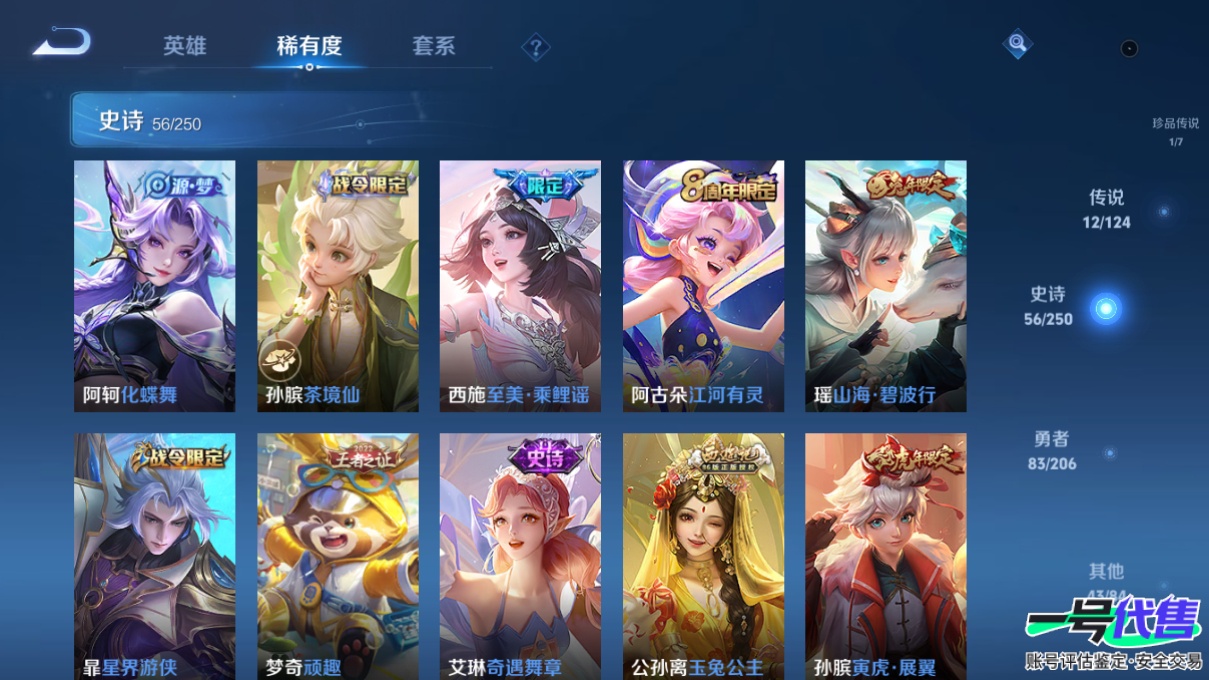Open the magnifier search icon
Screen dimensions: 1209x680
(1017, 43)
